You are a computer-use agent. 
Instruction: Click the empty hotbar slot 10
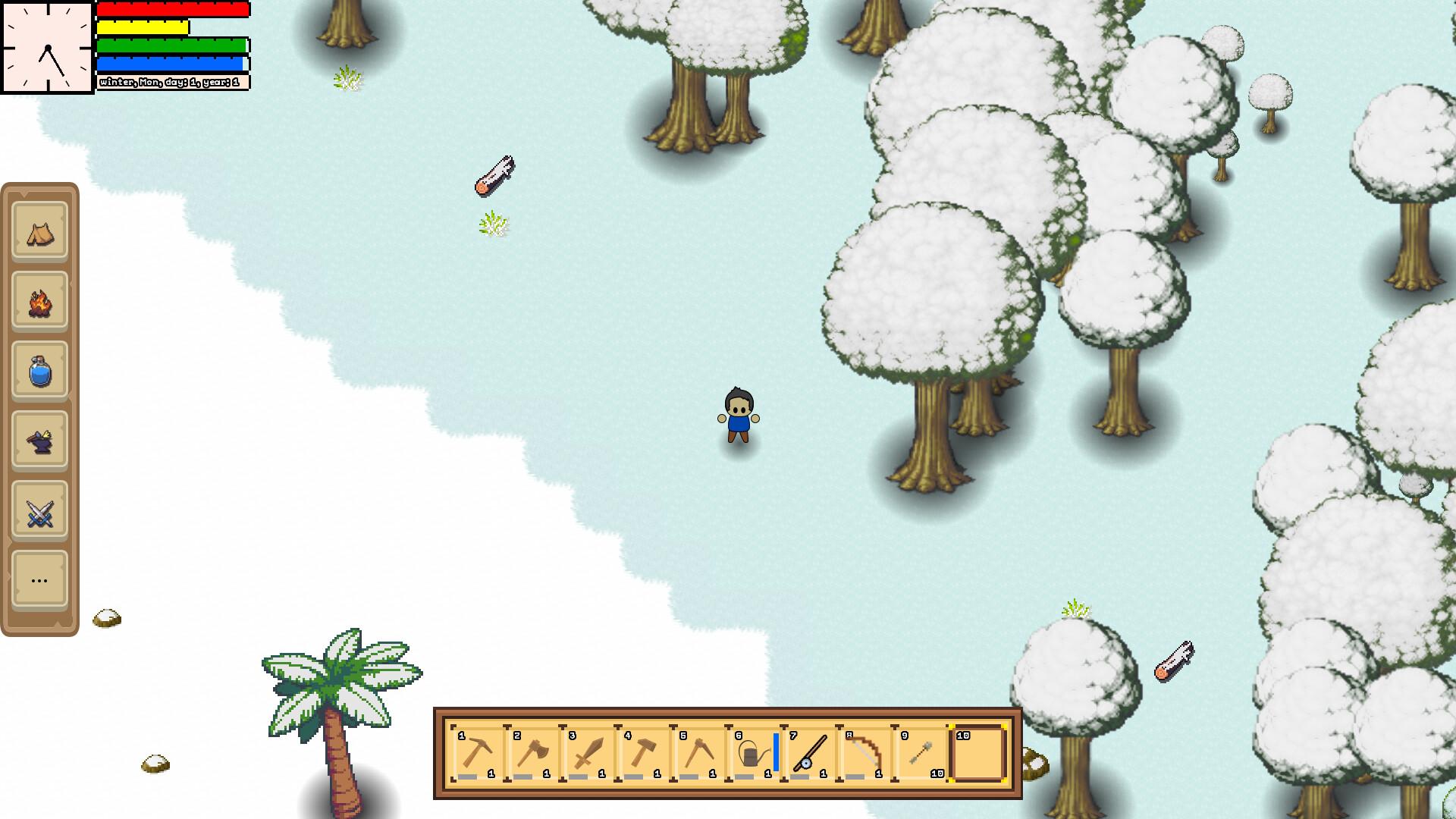click(x=981, y=753)
